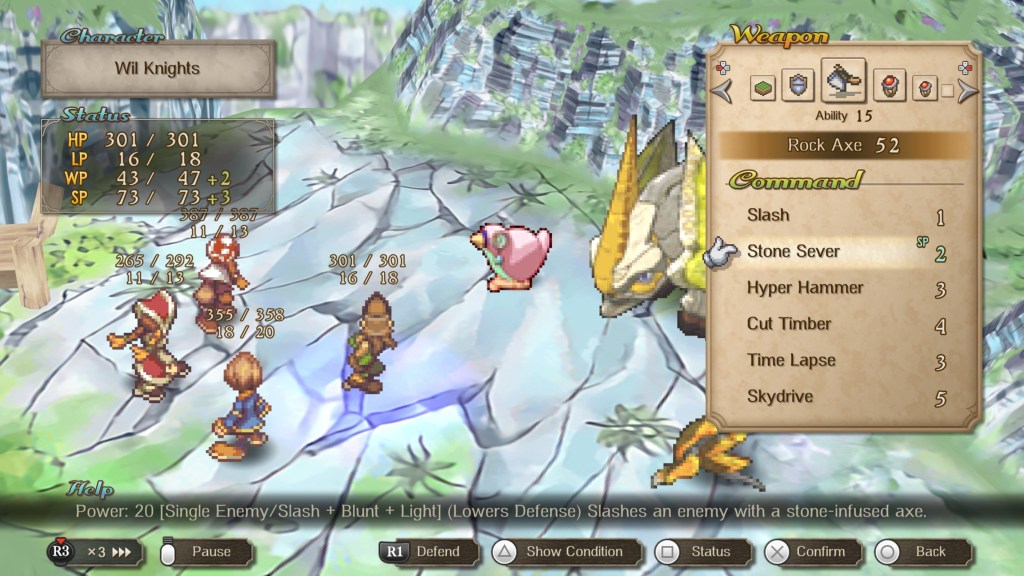Switch to the blue shield equipment icon
This screenshot has width=1024, height=576.
pos(797,86)
